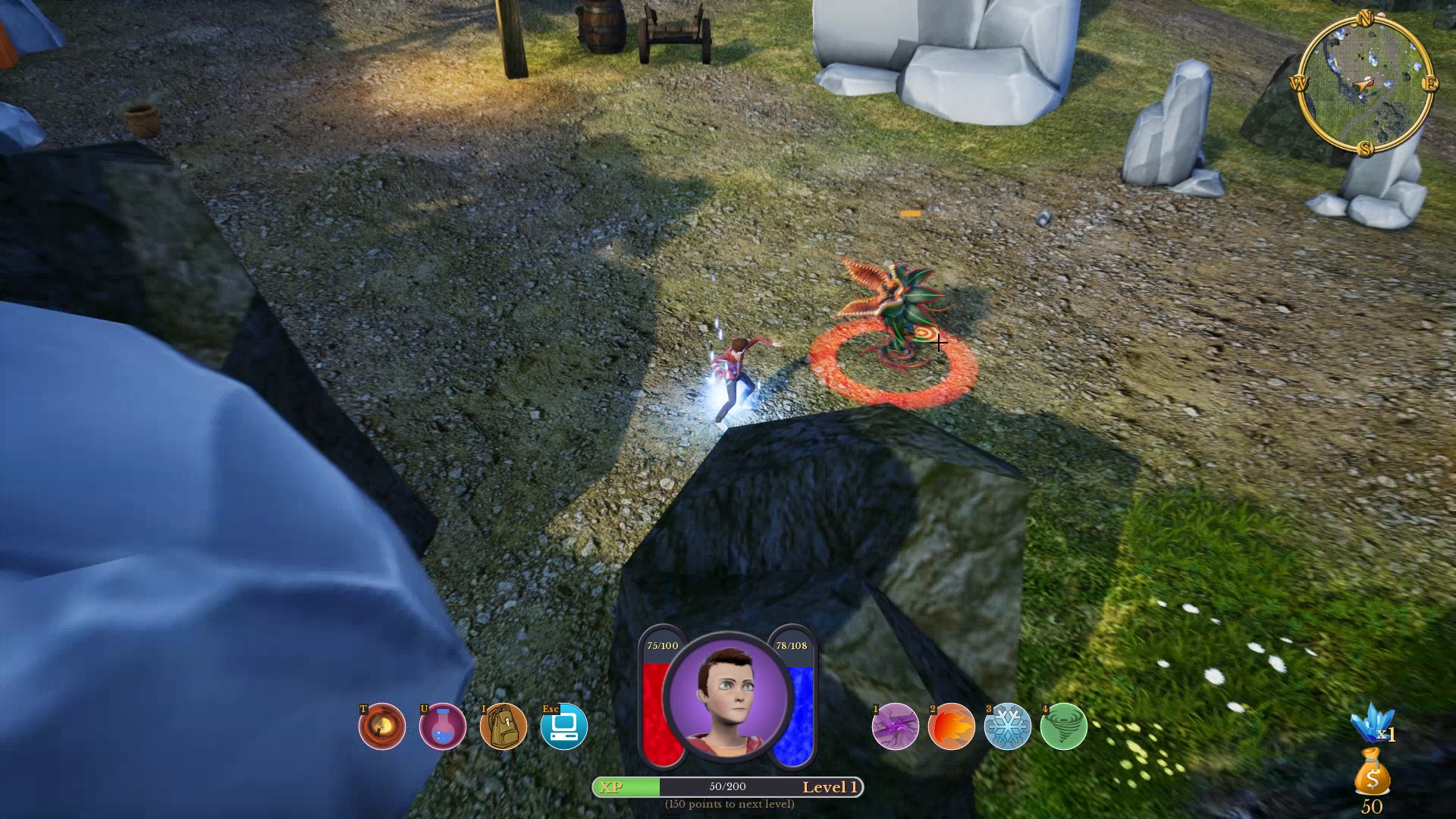
Task: Cast the purple crack spell
Action: tap(896, 726)
